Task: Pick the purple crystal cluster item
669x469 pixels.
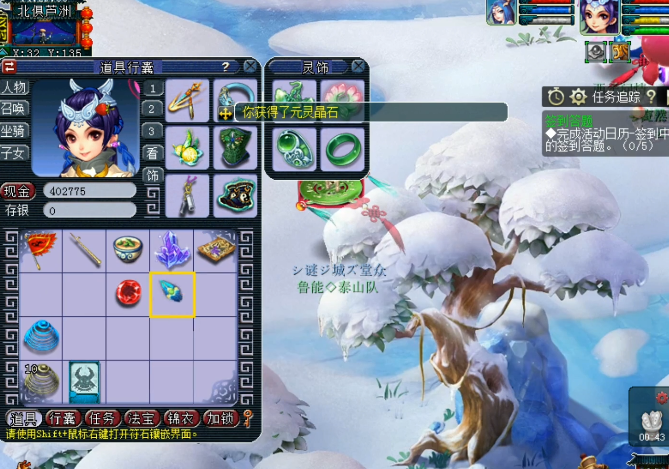Action: pos(172,249)
